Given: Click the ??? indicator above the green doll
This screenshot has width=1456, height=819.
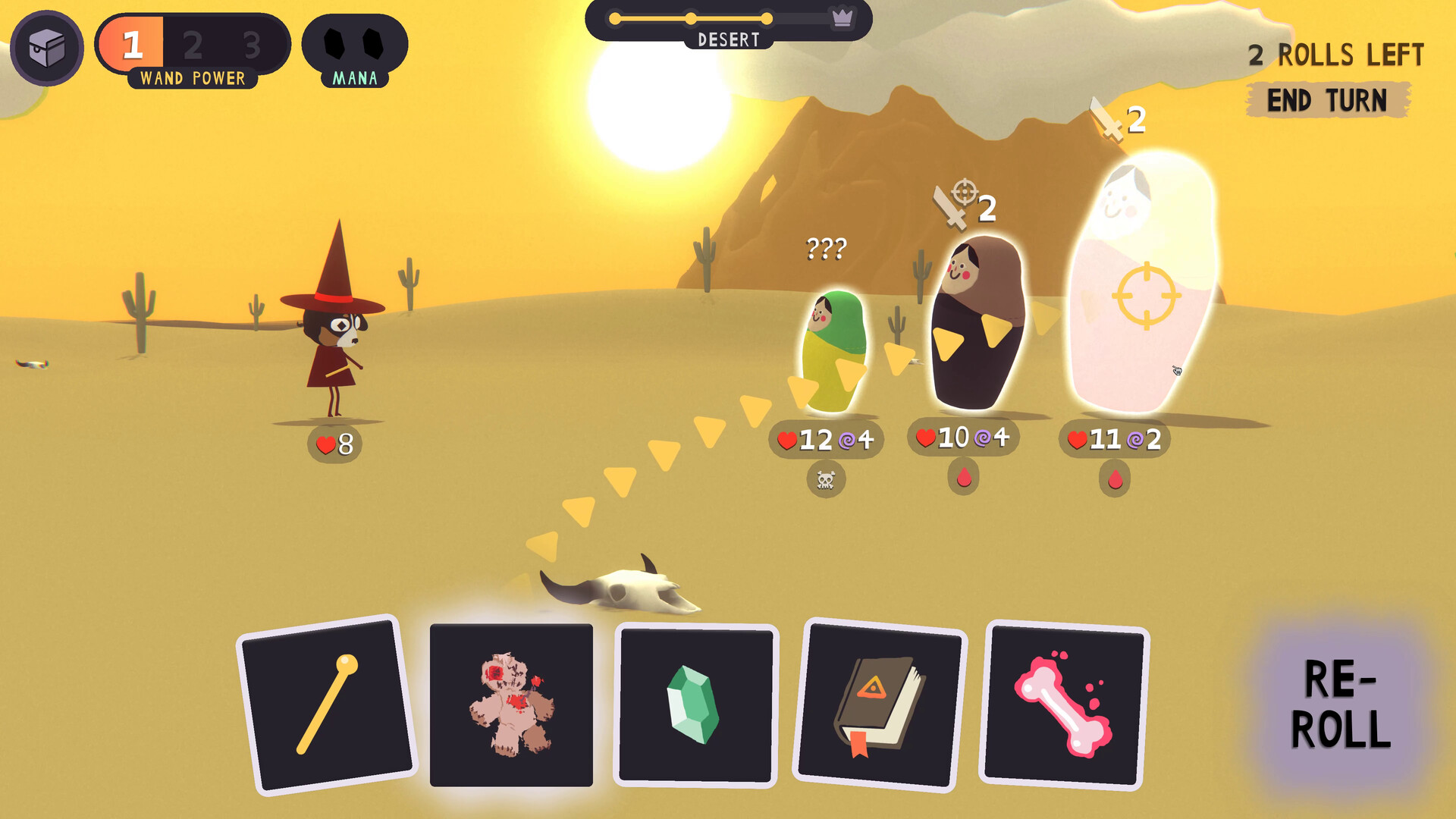Looking at the screenshot, I should tap(827, 246).
